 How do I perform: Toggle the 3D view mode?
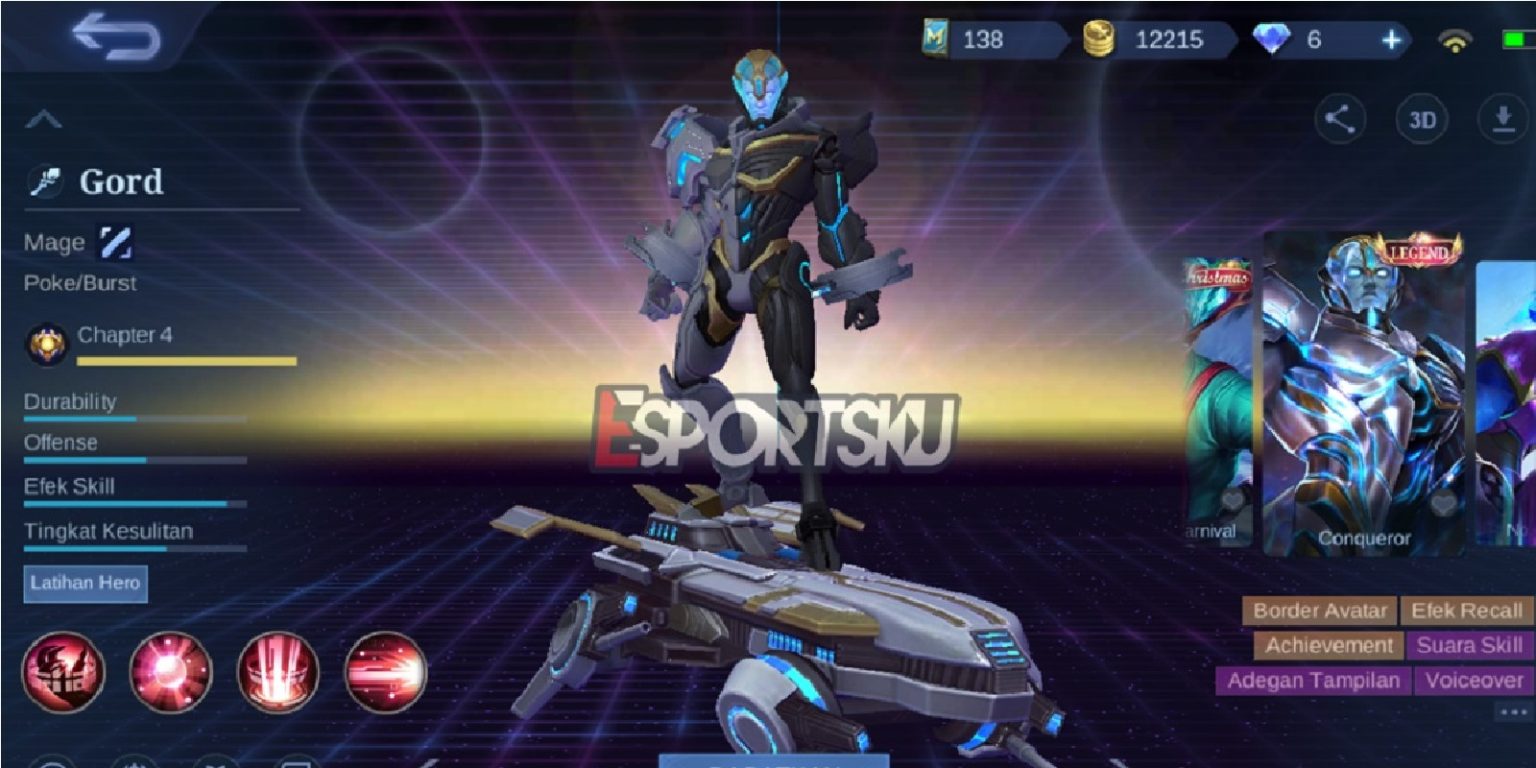[x=1420, y=118]
